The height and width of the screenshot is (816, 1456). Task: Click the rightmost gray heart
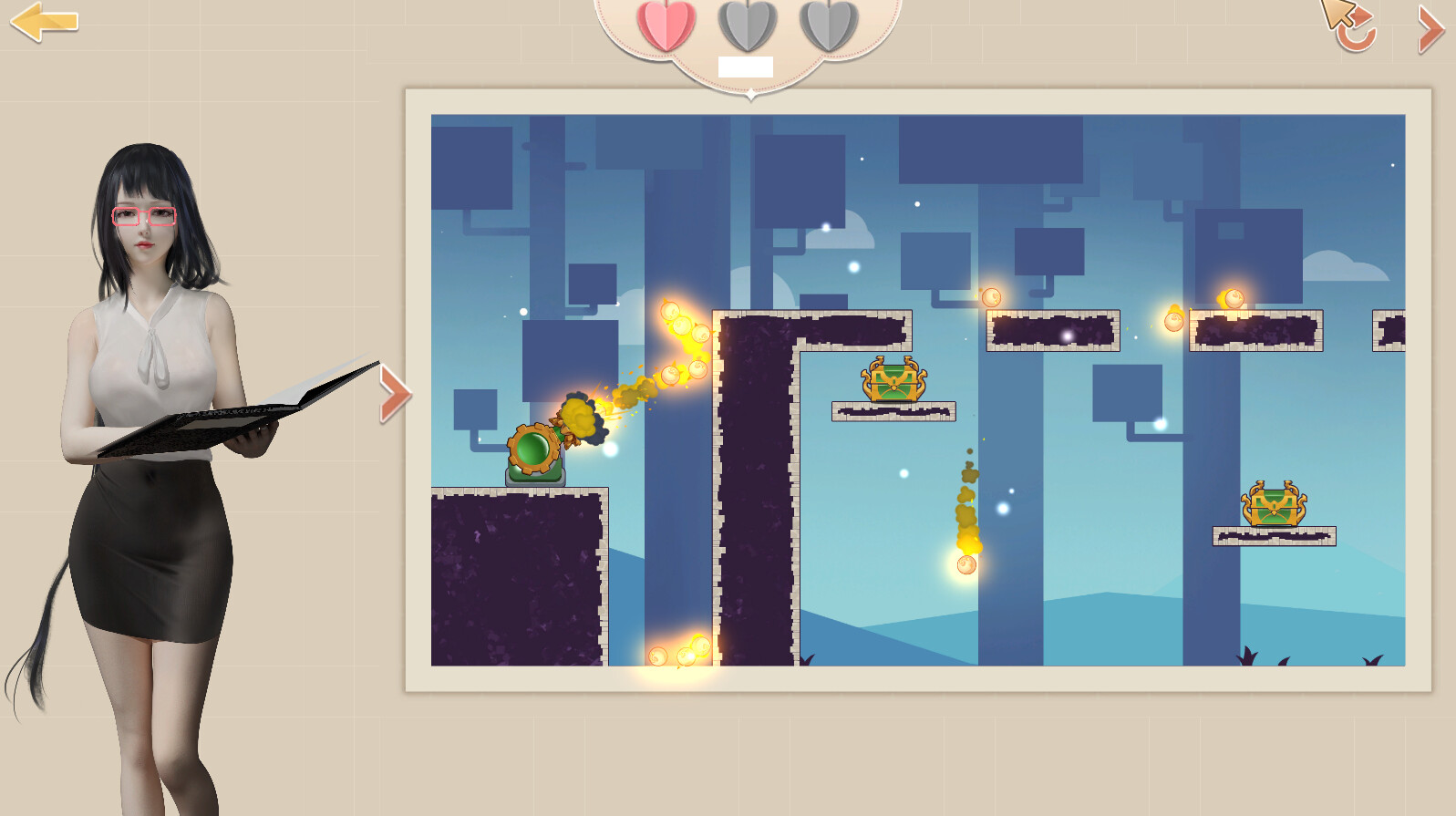[x=826, y=25]
